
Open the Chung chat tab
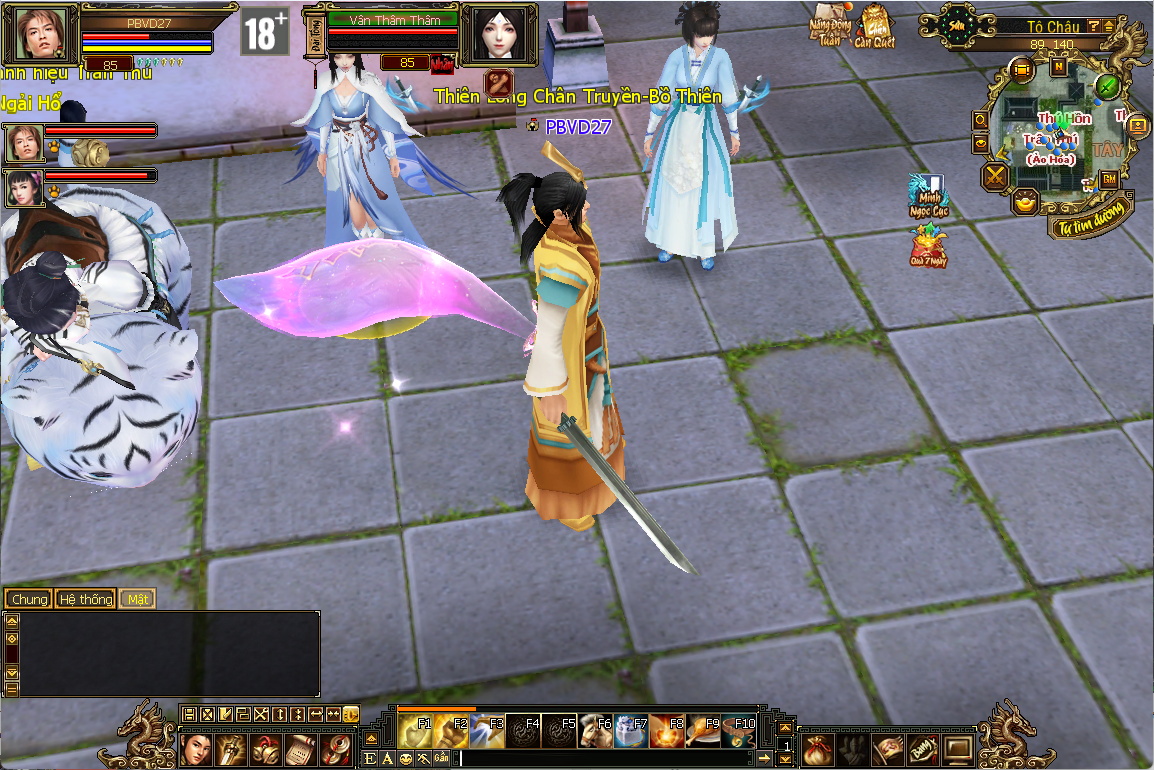pyautogui.click(x=29, y=599)
